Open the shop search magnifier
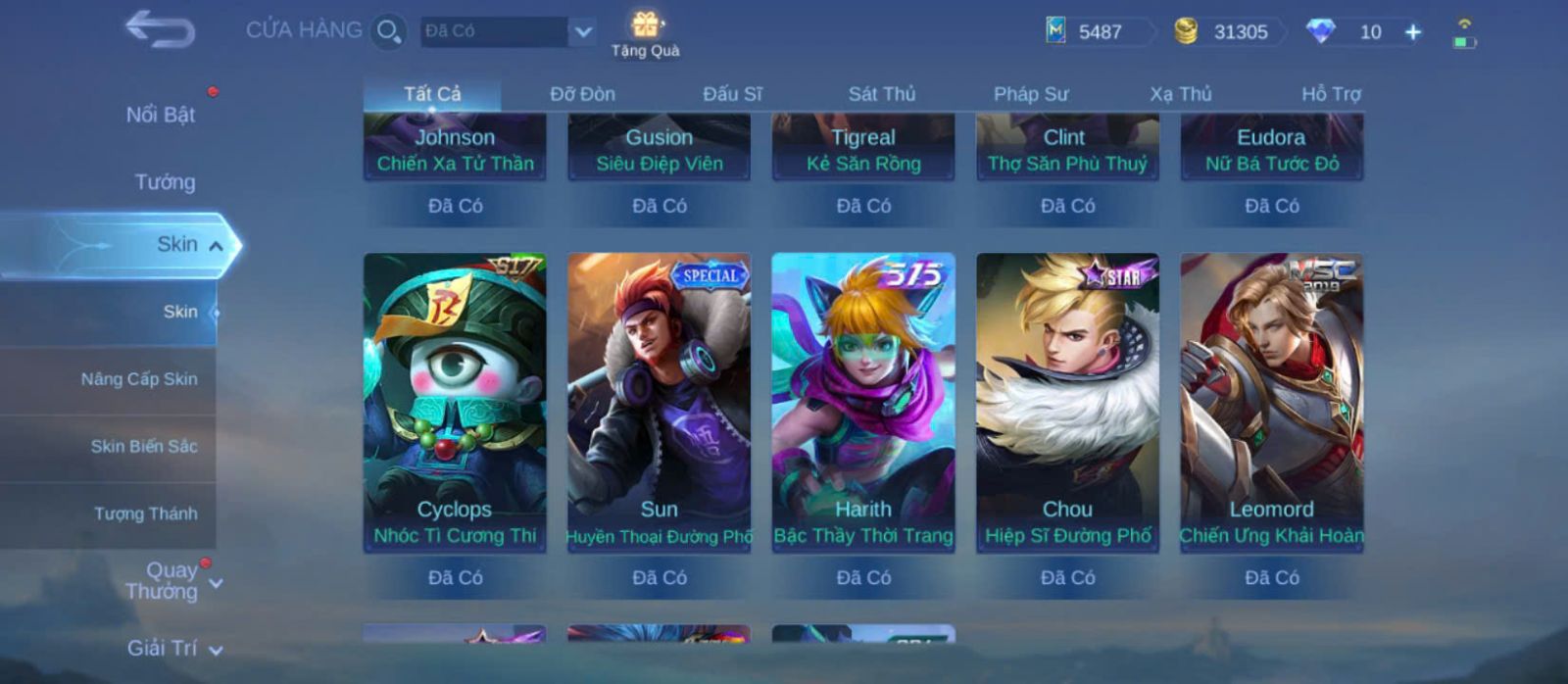This screenshot has width=1568, height=684. pos(388,31)
